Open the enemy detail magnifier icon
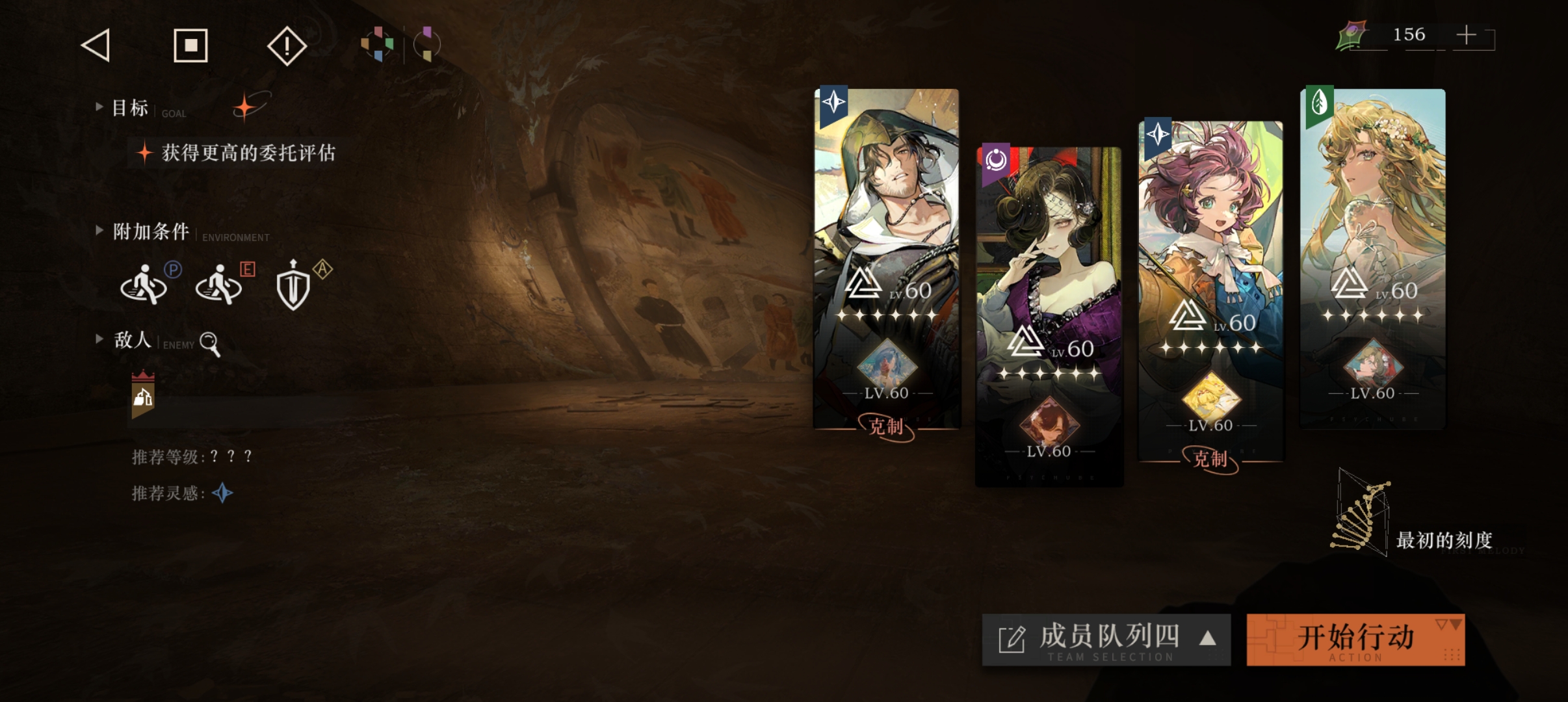Image resolution: width=1568 pixels, height=702 pixels. pos(209,343)
